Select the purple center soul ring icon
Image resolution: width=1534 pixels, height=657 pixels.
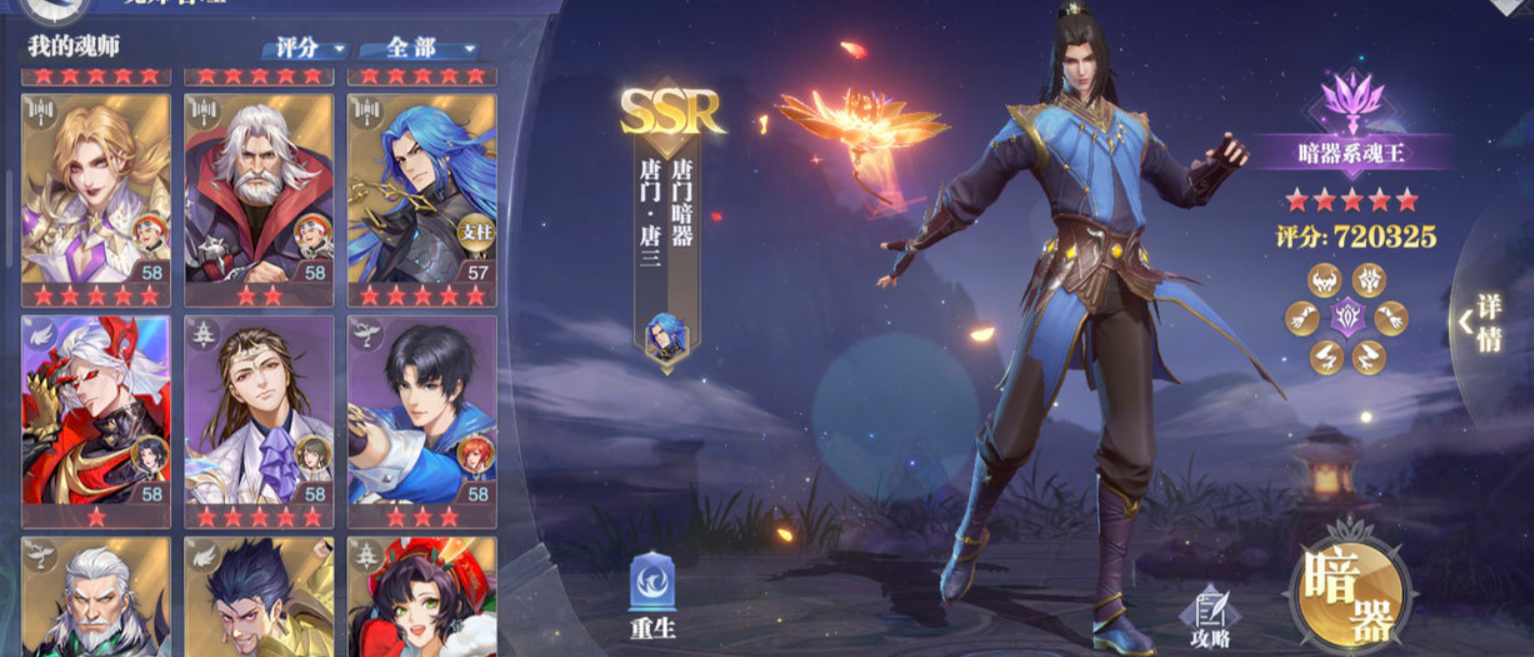(1347, 318)
